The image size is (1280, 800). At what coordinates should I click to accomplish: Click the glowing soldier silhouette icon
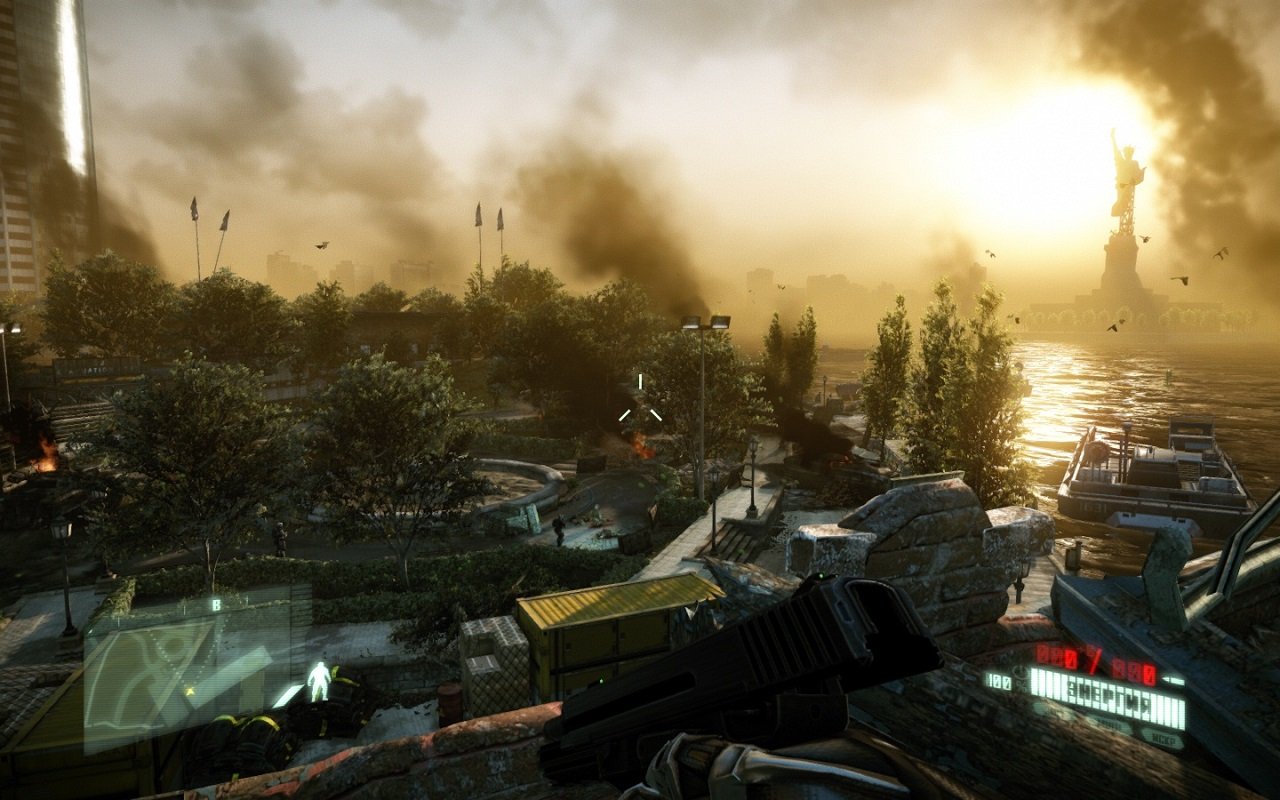(320, 682)
